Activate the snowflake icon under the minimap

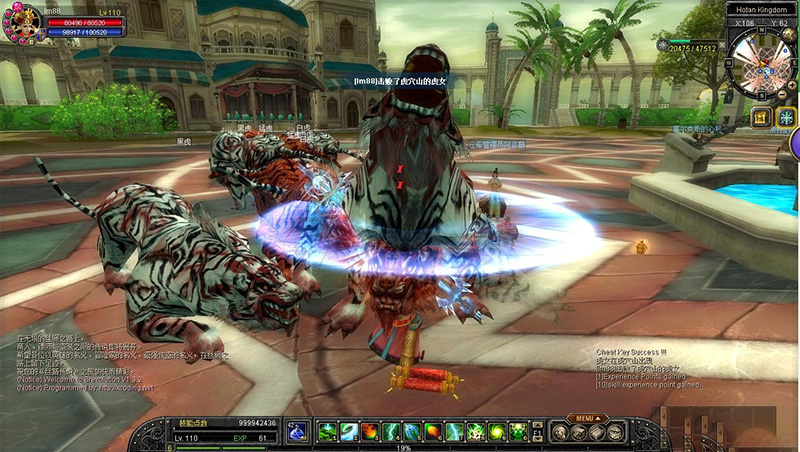coord(786,118)
